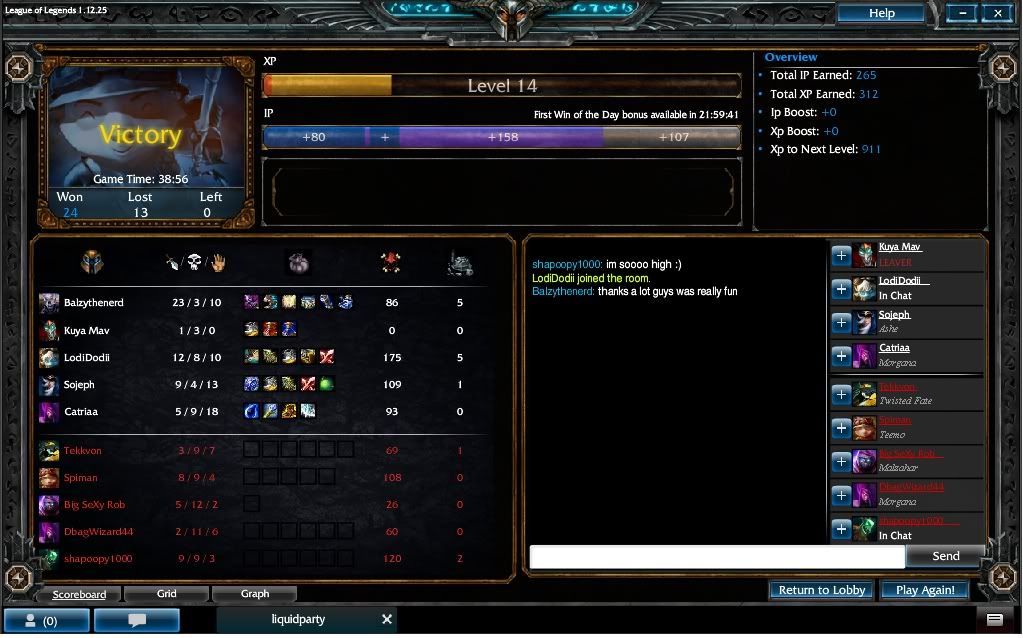Add Catriaa using the plus button

click(841, 357)
